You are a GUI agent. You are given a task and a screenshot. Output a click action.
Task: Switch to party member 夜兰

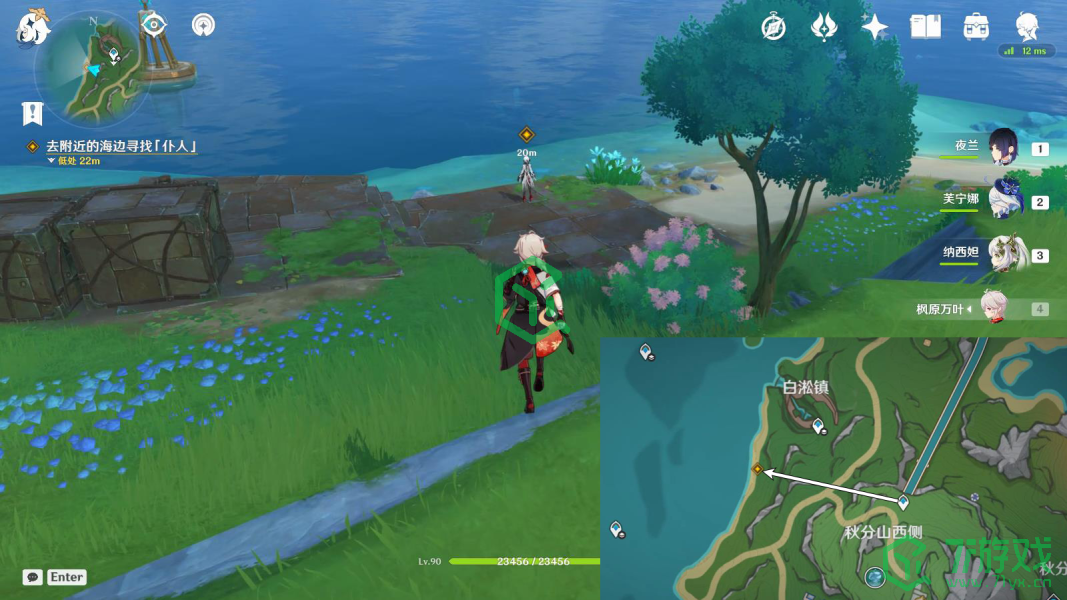(1003, 146)
